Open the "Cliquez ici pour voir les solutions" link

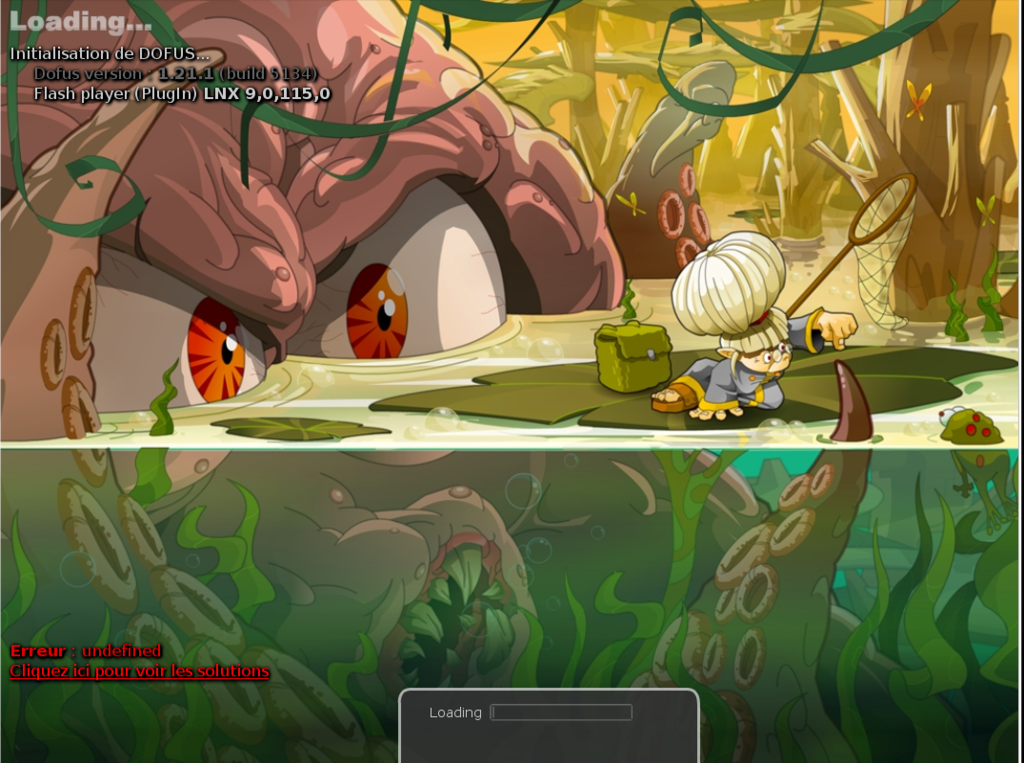tap(139, 671)
